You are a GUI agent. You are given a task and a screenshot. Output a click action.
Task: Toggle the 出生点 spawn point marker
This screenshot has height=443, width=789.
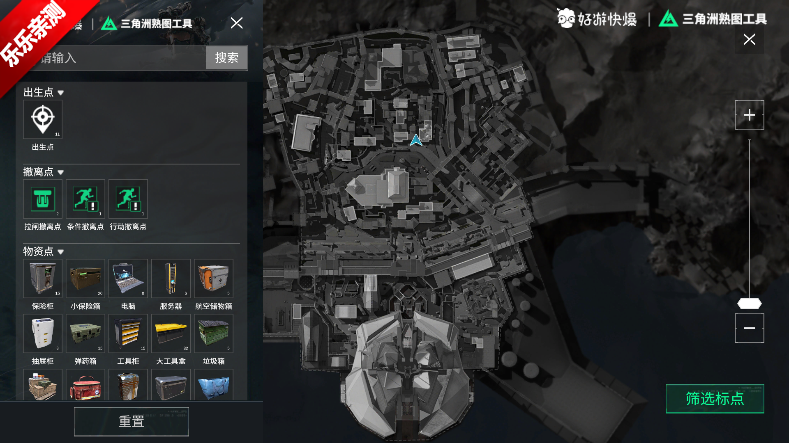(42, 119)
